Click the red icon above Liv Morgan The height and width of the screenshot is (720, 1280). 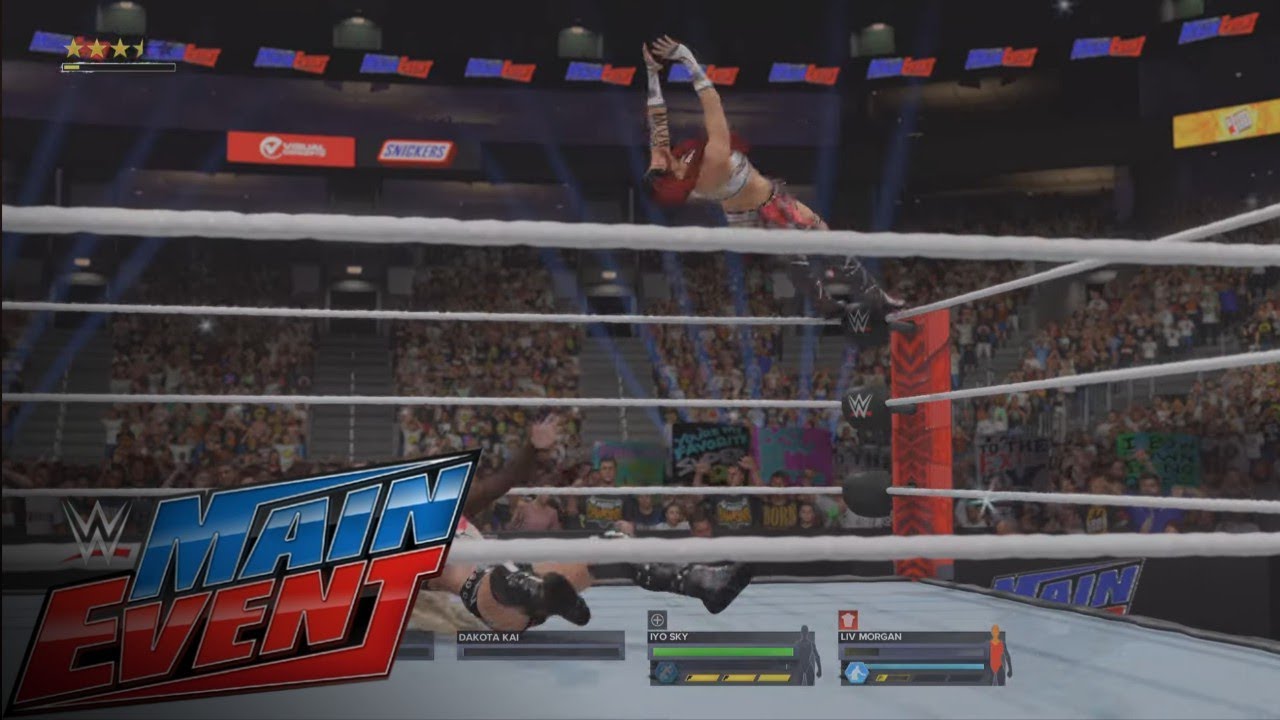[x=847, y=619]
